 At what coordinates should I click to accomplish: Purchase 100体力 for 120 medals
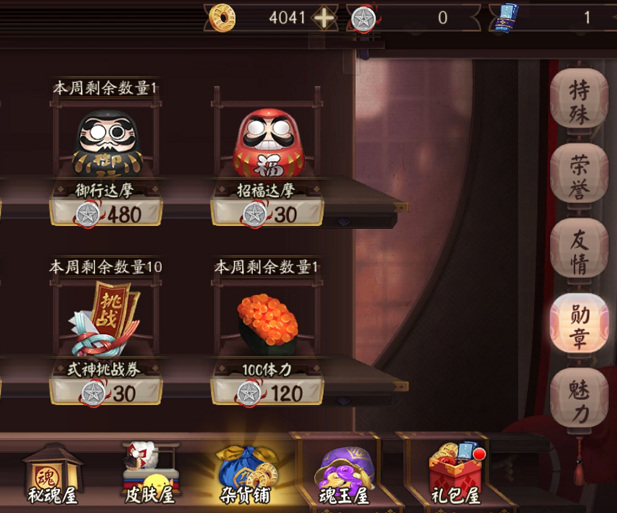(x=266, y=393)
